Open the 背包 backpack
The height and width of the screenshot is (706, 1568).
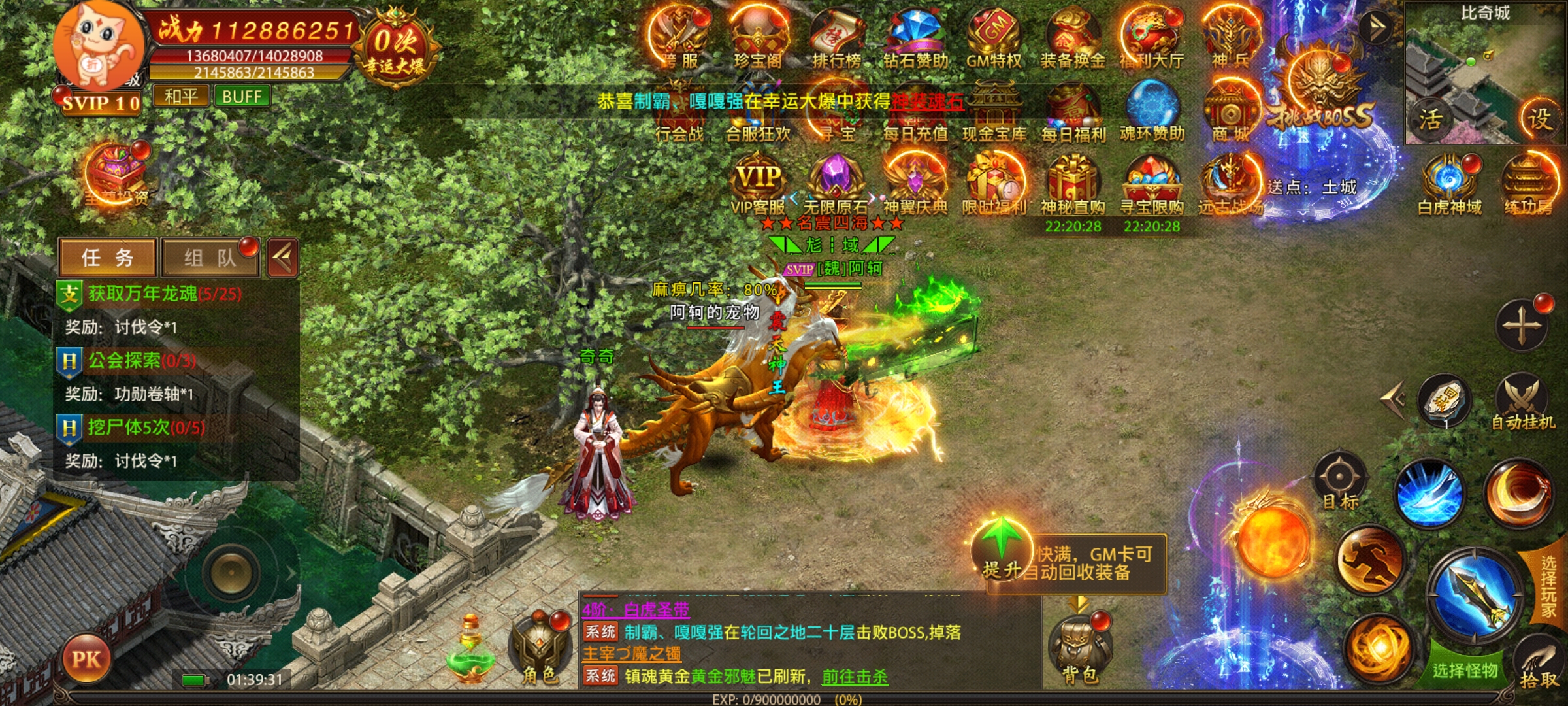point(1079,650)
